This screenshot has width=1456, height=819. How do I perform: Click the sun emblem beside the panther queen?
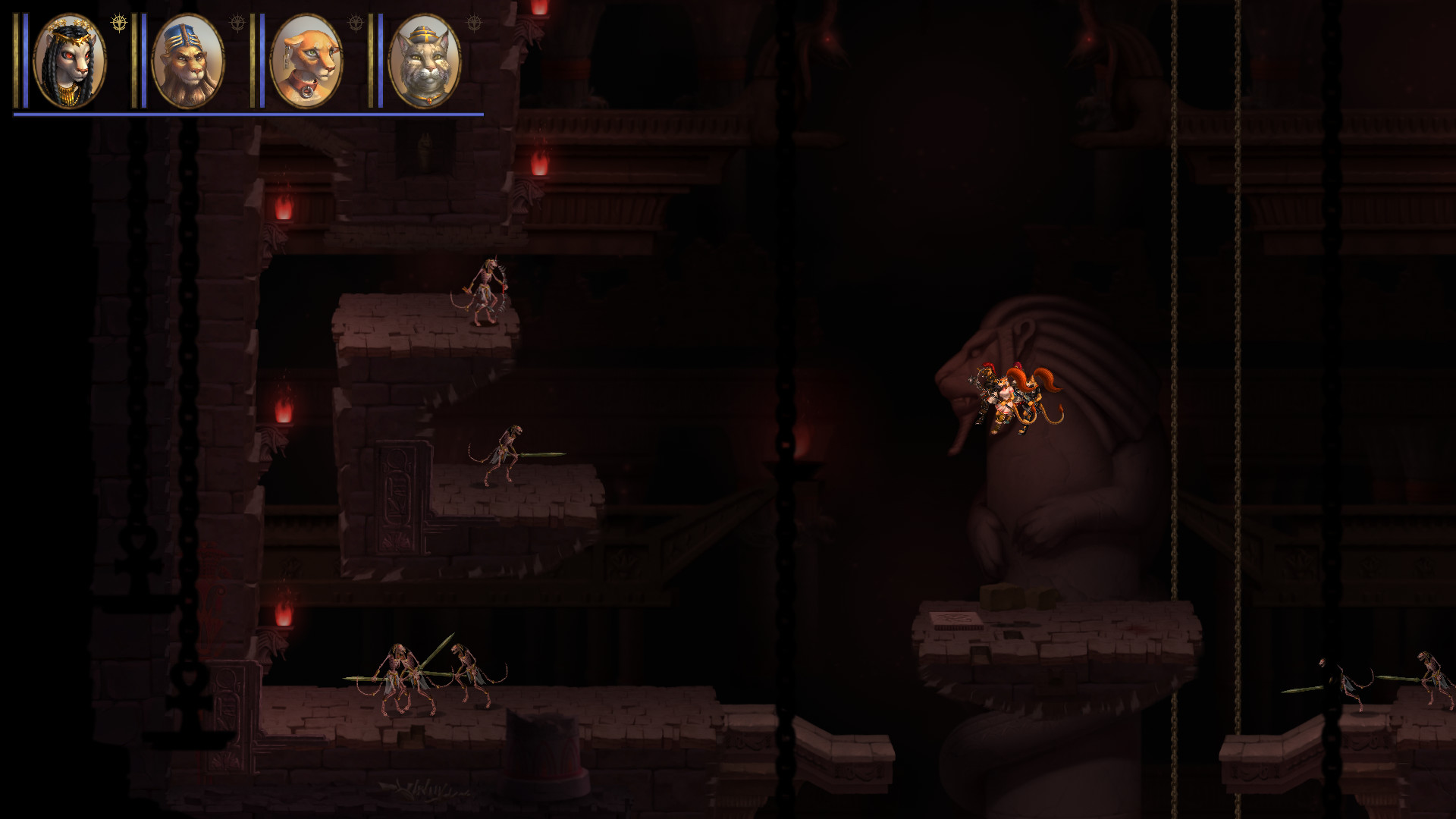(x=119, y=22)
